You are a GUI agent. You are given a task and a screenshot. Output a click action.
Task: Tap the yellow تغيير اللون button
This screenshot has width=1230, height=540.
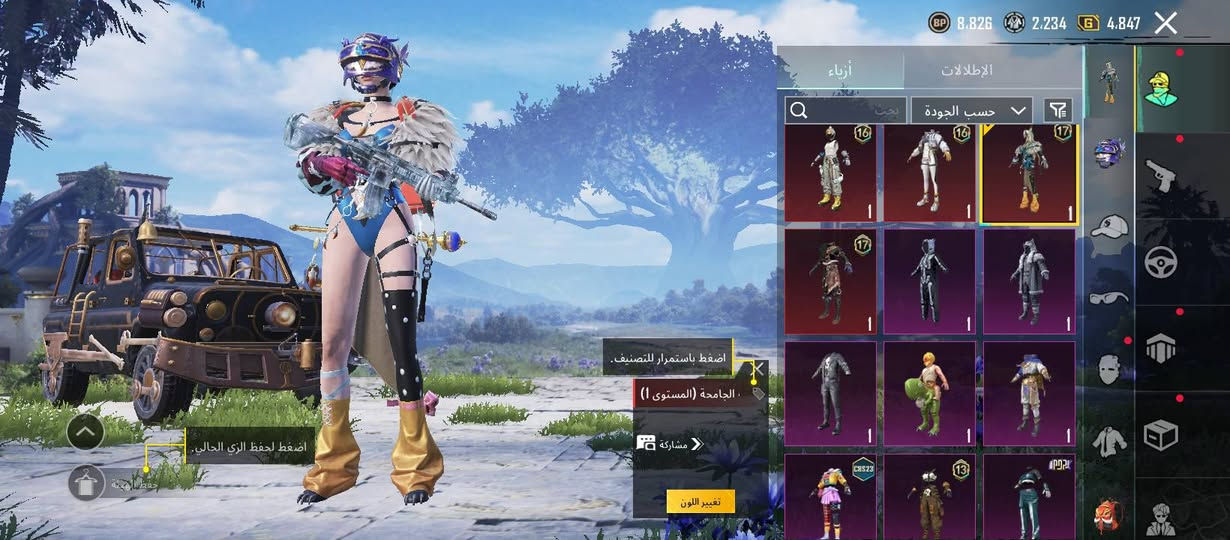click(700, 501)
